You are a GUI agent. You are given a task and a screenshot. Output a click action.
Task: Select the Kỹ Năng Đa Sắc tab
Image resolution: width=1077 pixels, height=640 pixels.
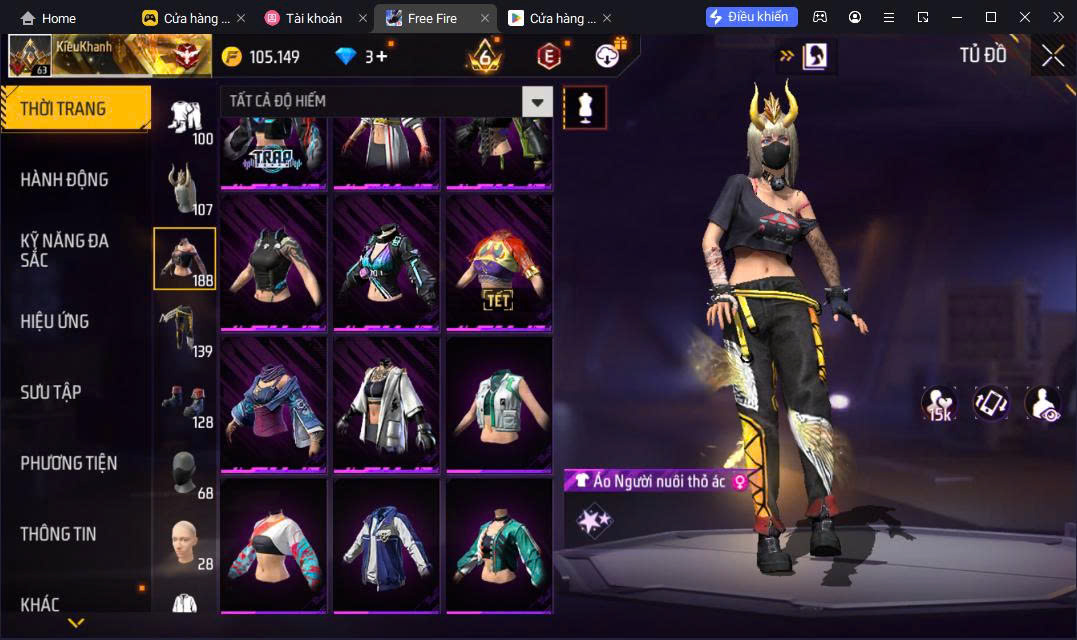tap(65, 250)
